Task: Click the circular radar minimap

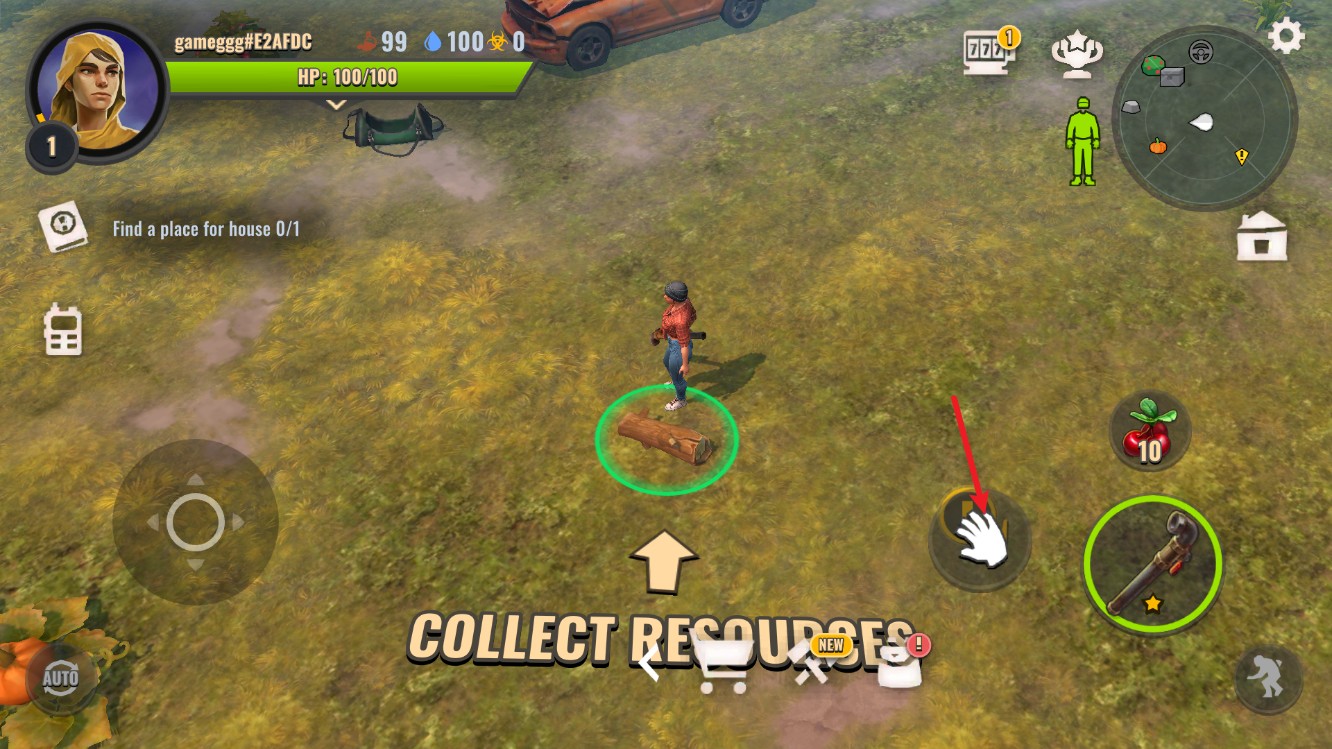Action: click(x=1204, y=118)
